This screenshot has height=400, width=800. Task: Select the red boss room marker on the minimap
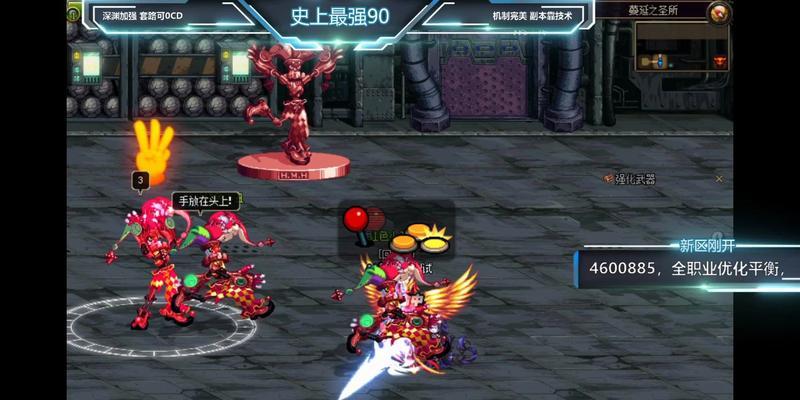(x=719, y=61)
